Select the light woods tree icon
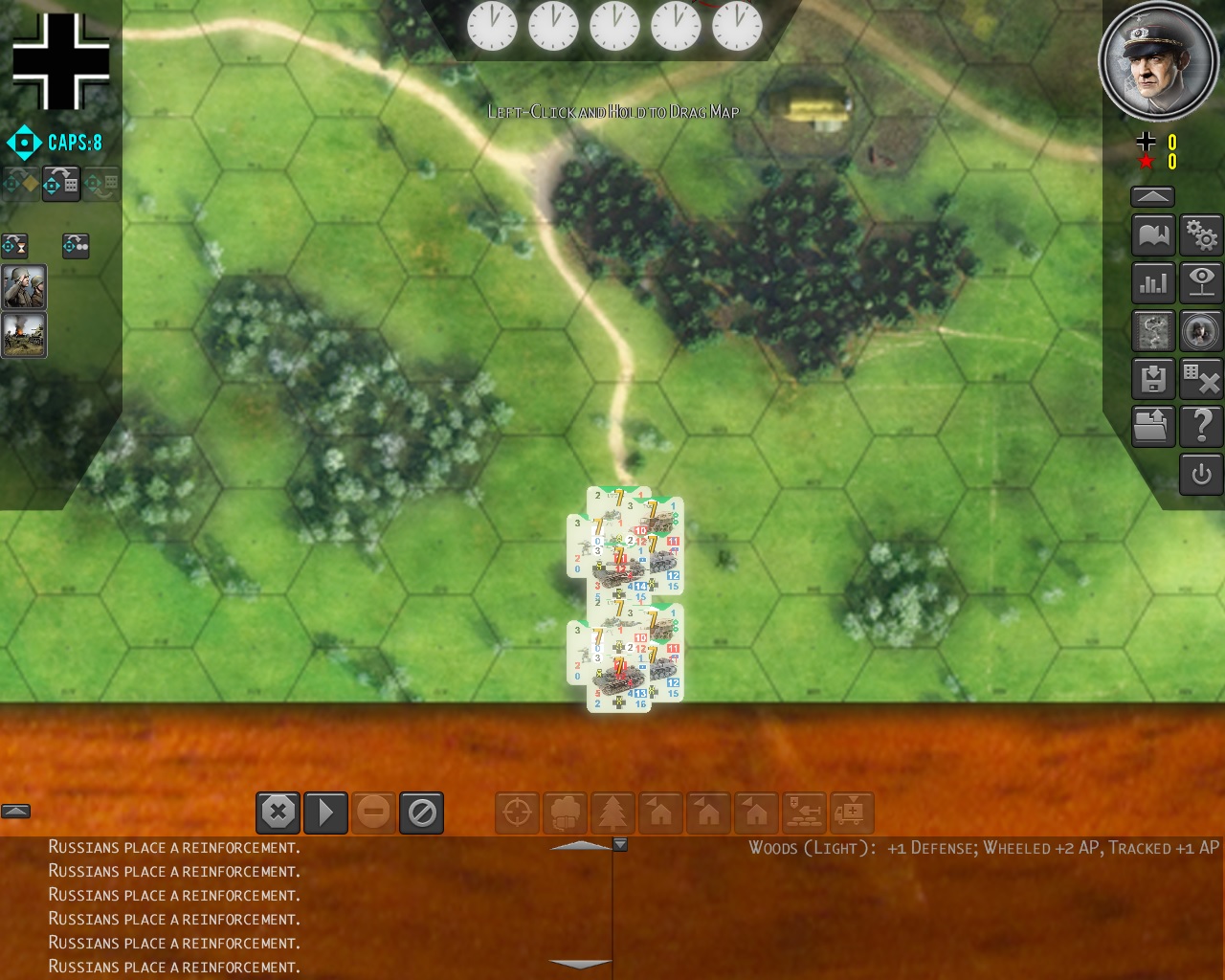Screen dimensions: 1225x980 tap(612, 813)
